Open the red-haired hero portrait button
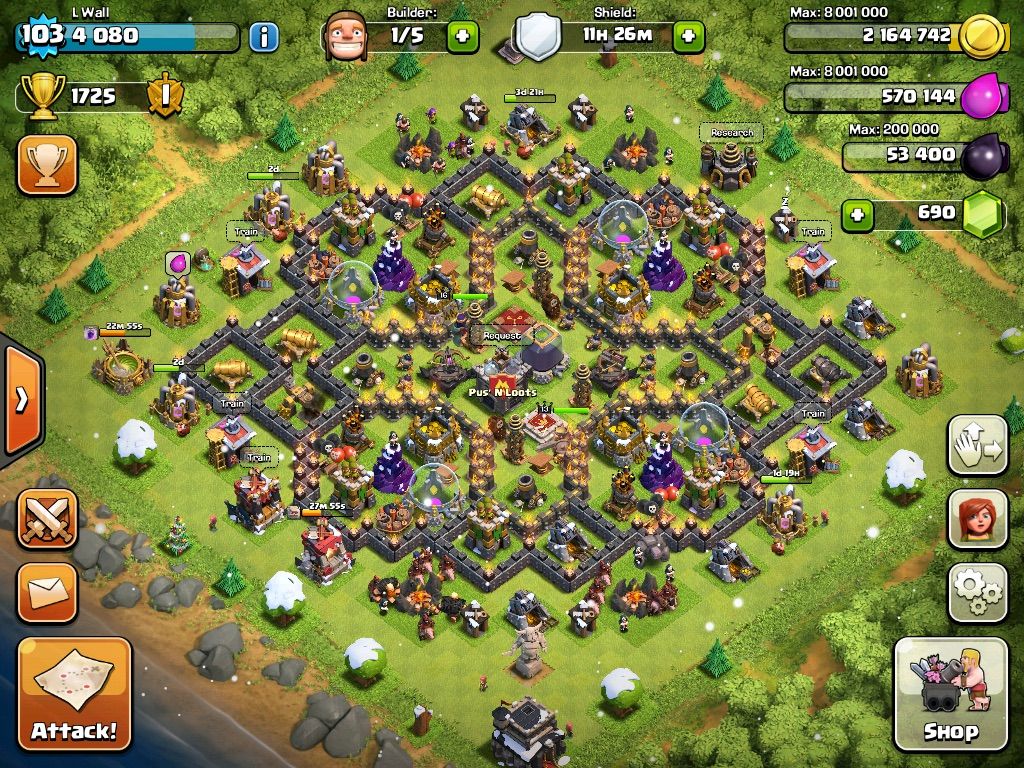Screen dimensions: 1024x768 [x=977, y=519]
